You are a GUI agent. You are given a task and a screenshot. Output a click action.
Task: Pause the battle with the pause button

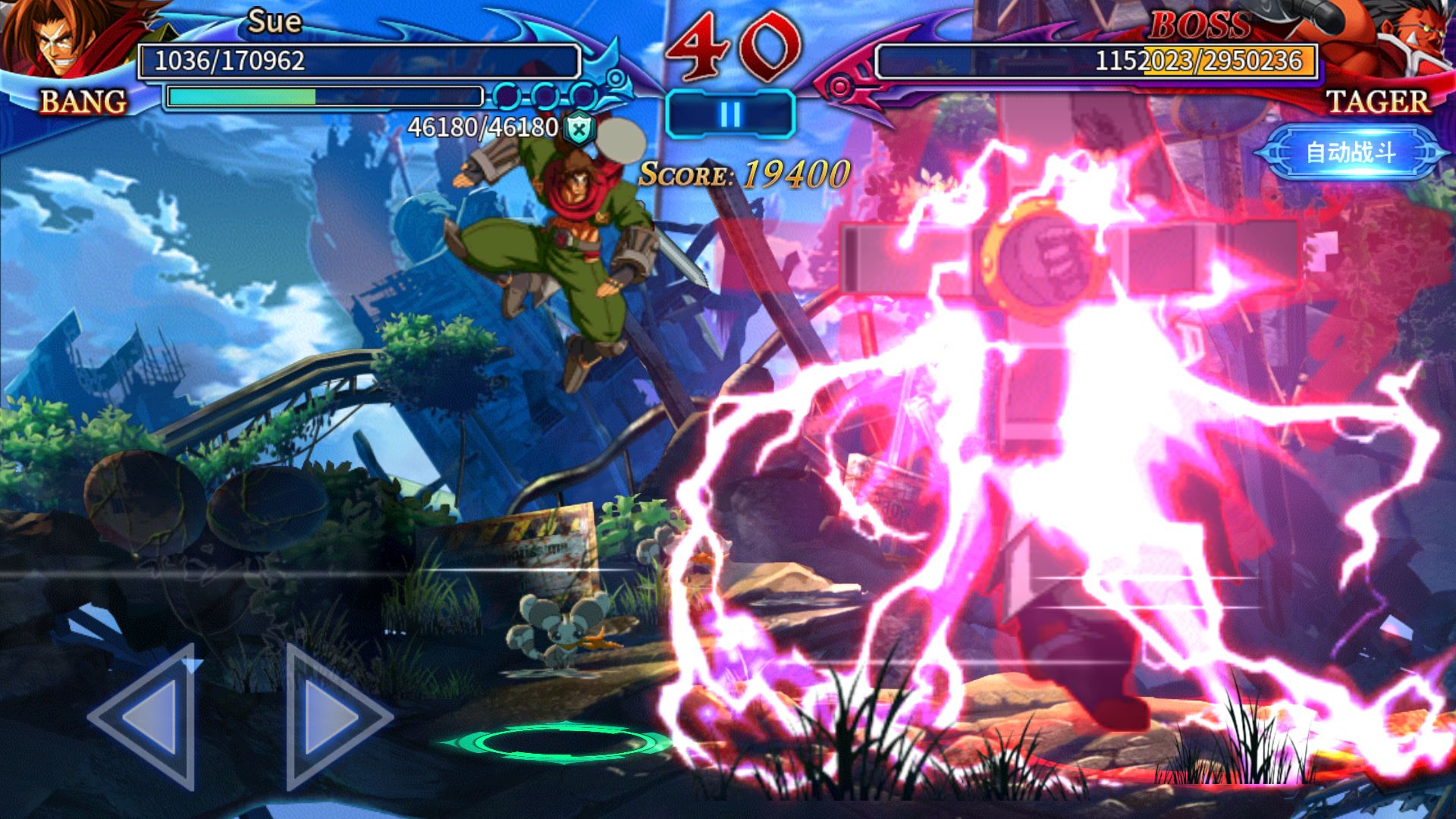tap(730, 115)
